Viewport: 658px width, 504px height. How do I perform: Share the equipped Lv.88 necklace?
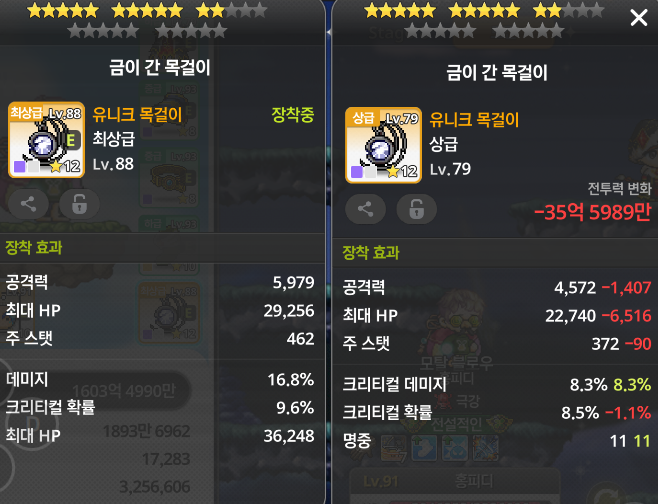pyautogui.click(x=28, y=204)
